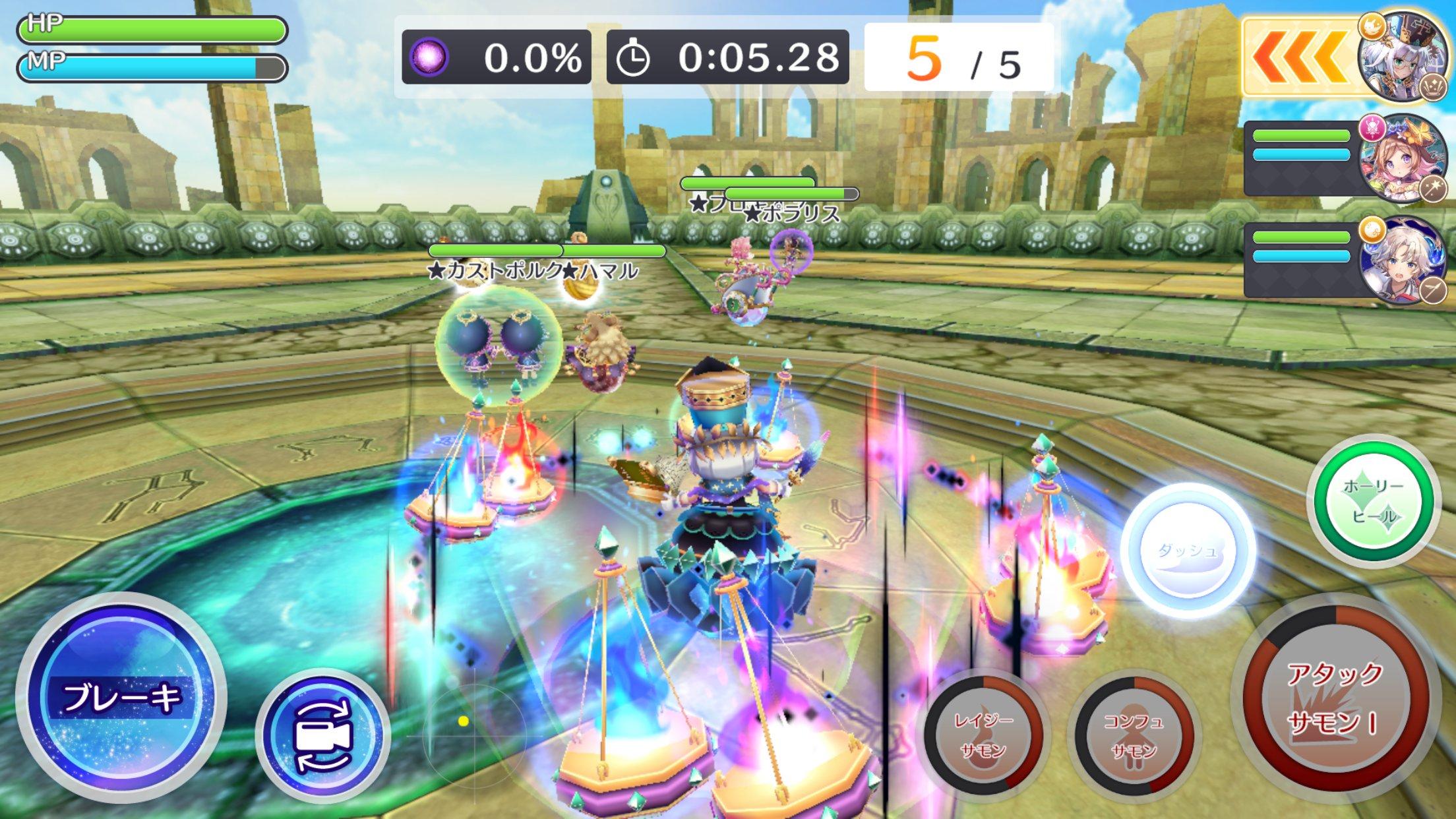Cast the ホーリーヒール healing skill
Image resolution: width=1456 pixels, height=819 pixels.
coord(1374,501)
